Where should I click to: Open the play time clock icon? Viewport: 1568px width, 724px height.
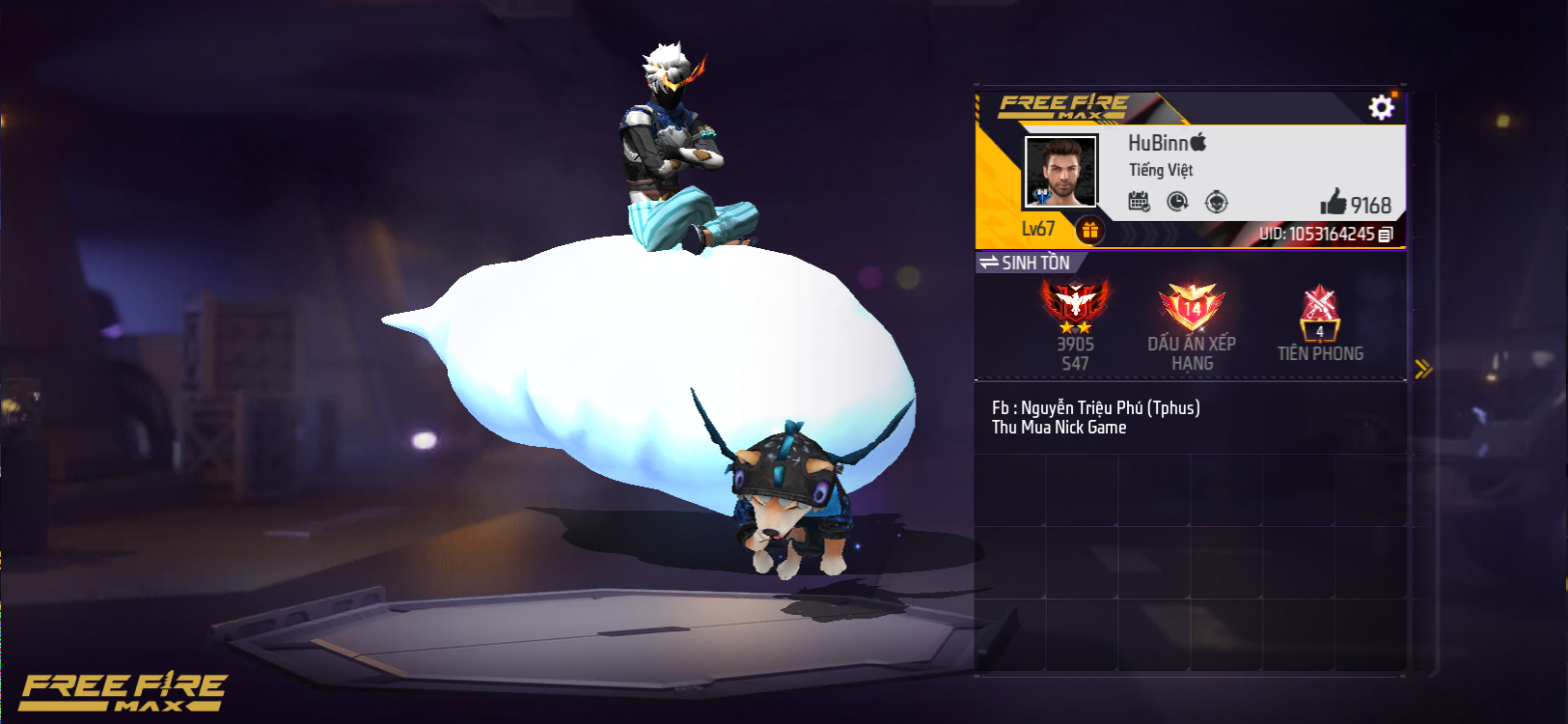[1177, 202]
